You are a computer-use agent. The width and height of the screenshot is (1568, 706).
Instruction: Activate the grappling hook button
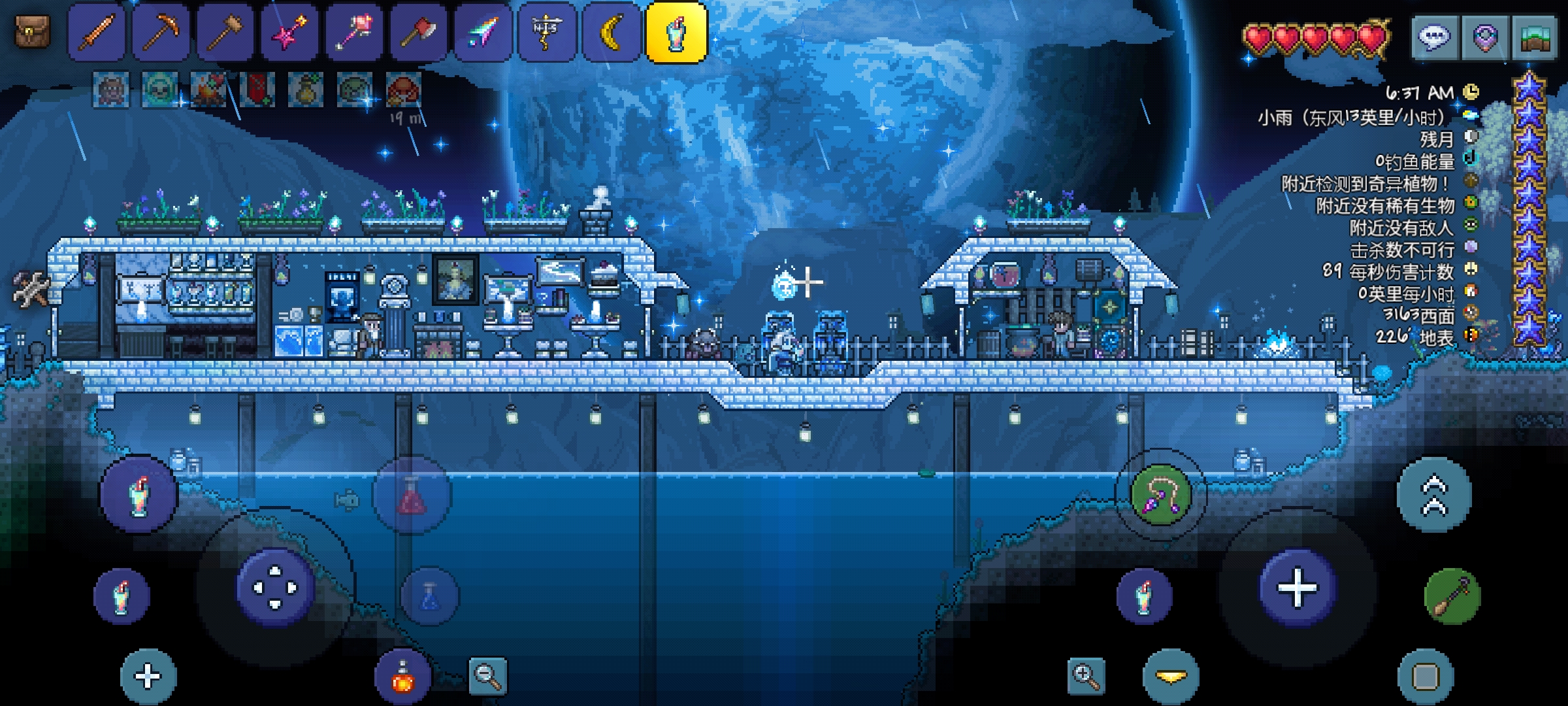click(1160, 495)
